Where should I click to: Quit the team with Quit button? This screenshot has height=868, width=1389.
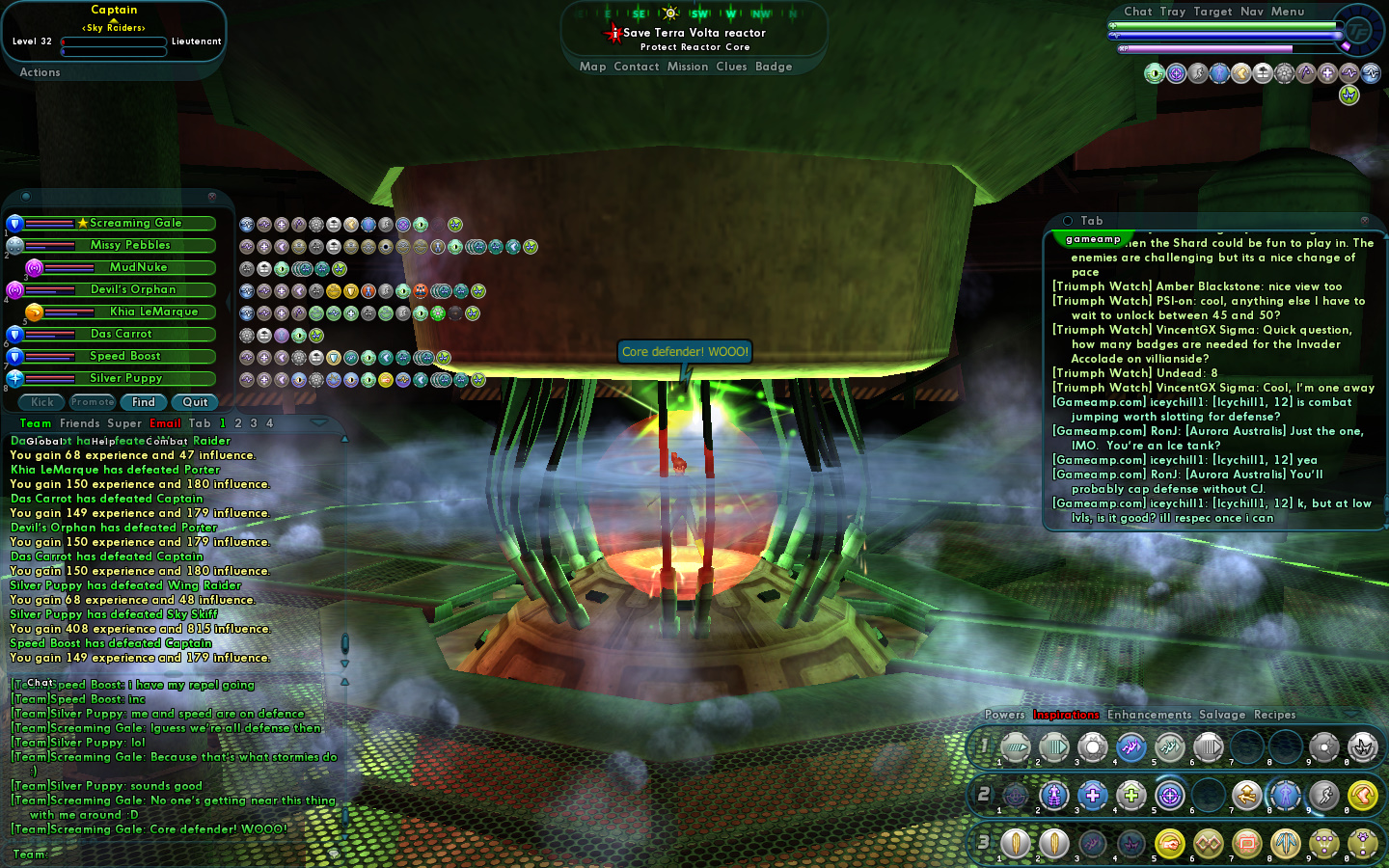[195, 402]
